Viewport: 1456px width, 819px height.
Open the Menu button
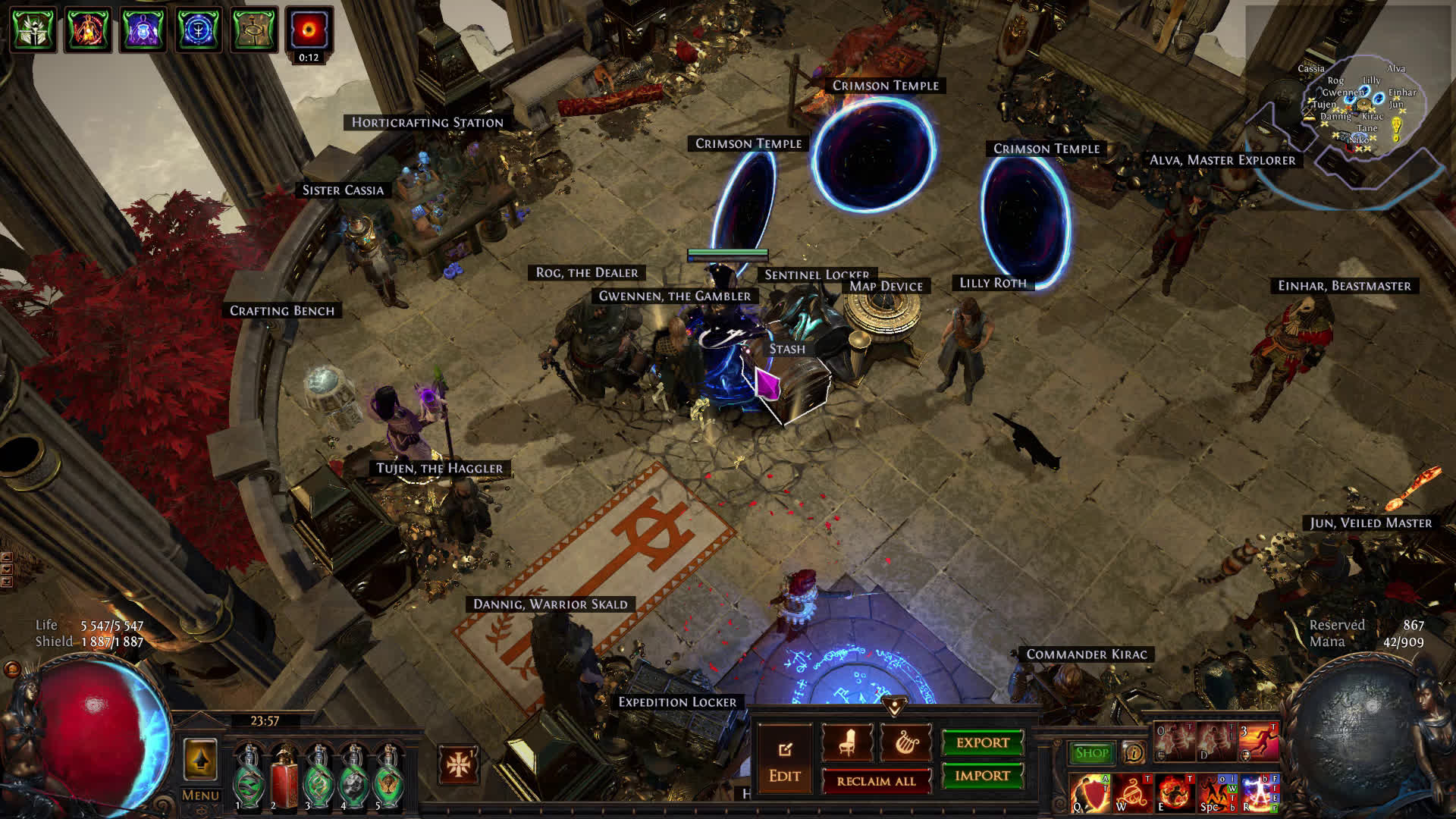click(200, 795)
